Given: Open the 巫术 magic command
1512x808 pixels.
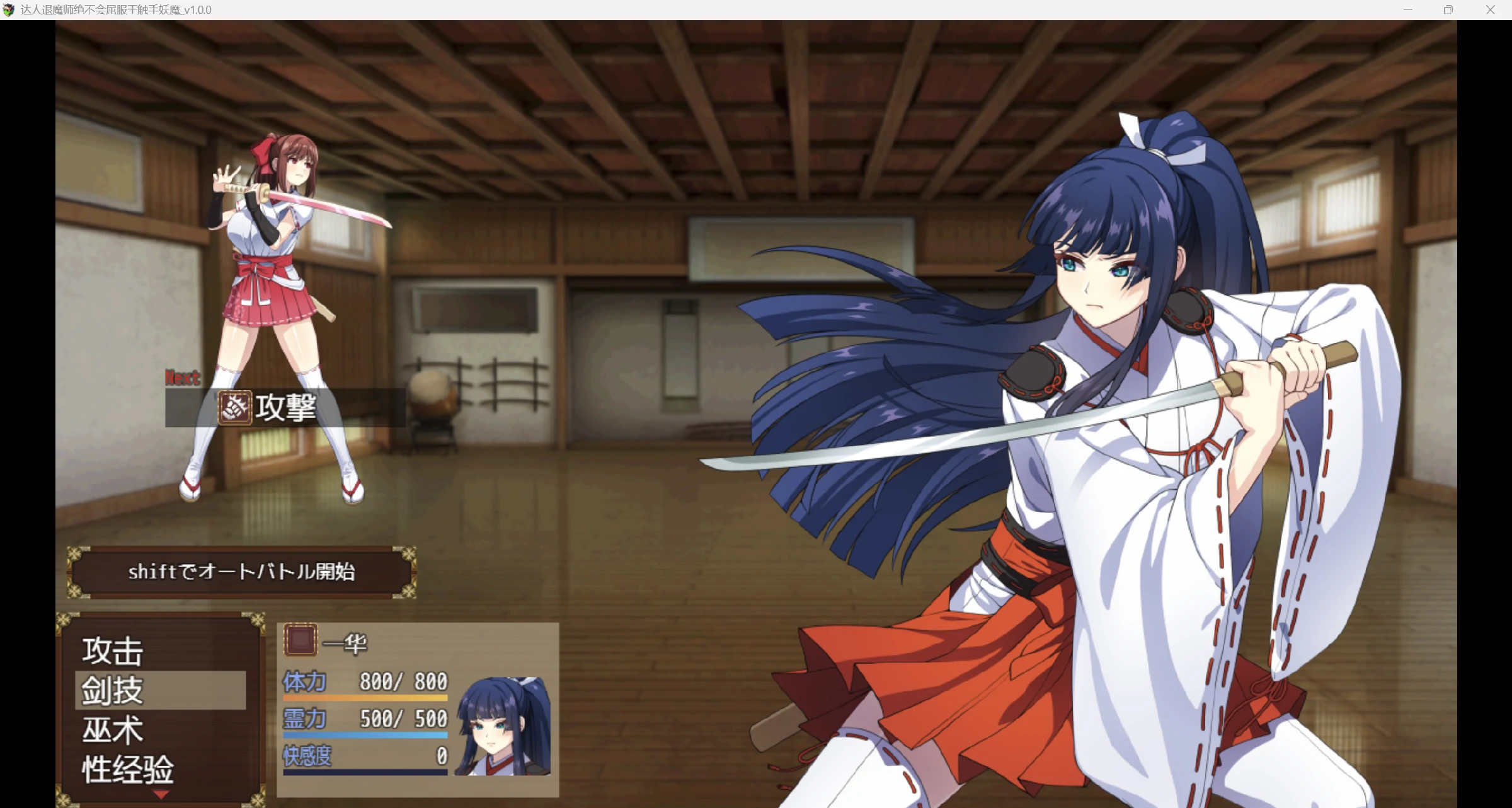Looking at the screenshot, I should (113, 730).
